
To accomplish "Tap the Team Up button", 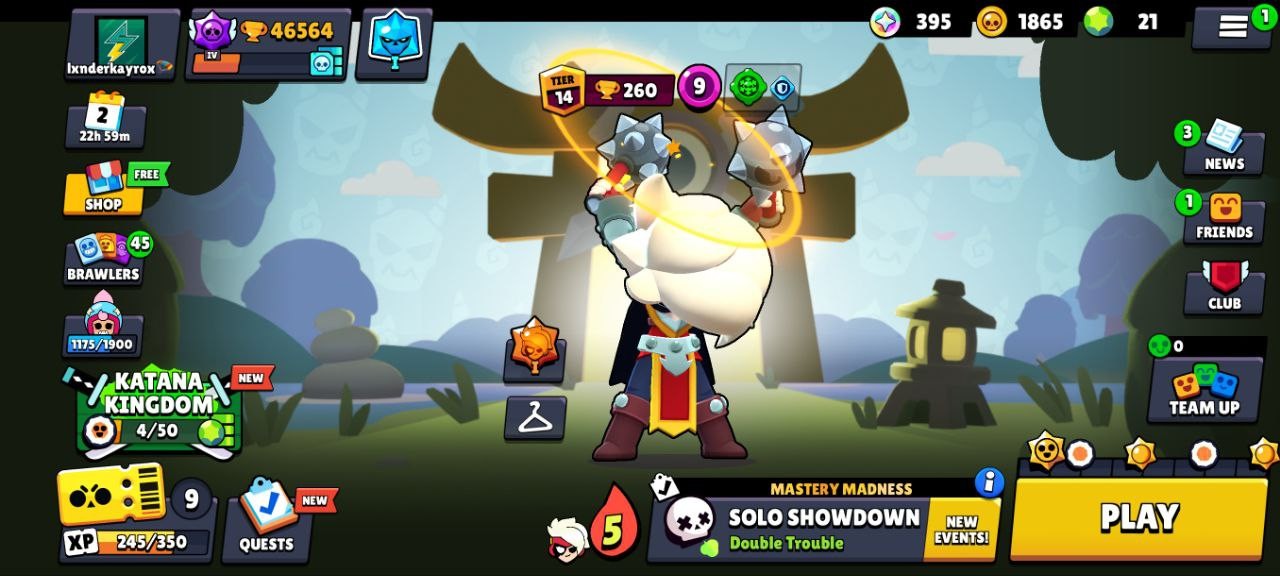I will [1204, 390].
